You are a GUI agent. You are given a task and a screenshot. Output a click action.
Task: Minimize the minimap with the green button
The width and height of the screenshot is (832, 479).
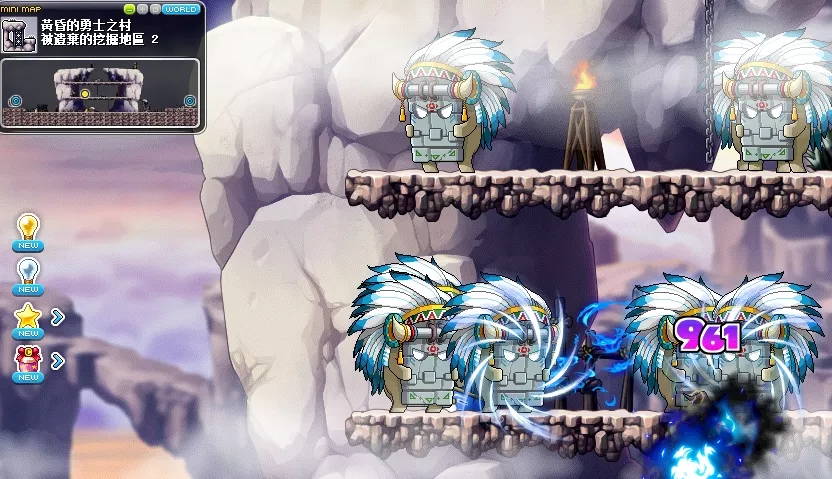[x=130, y=9]
